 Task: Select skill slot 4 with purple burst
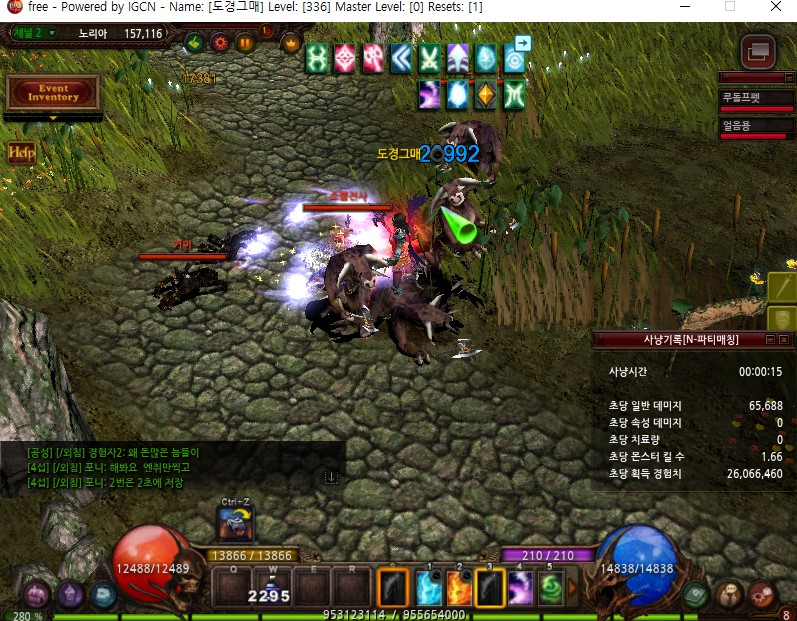[520, 587]
